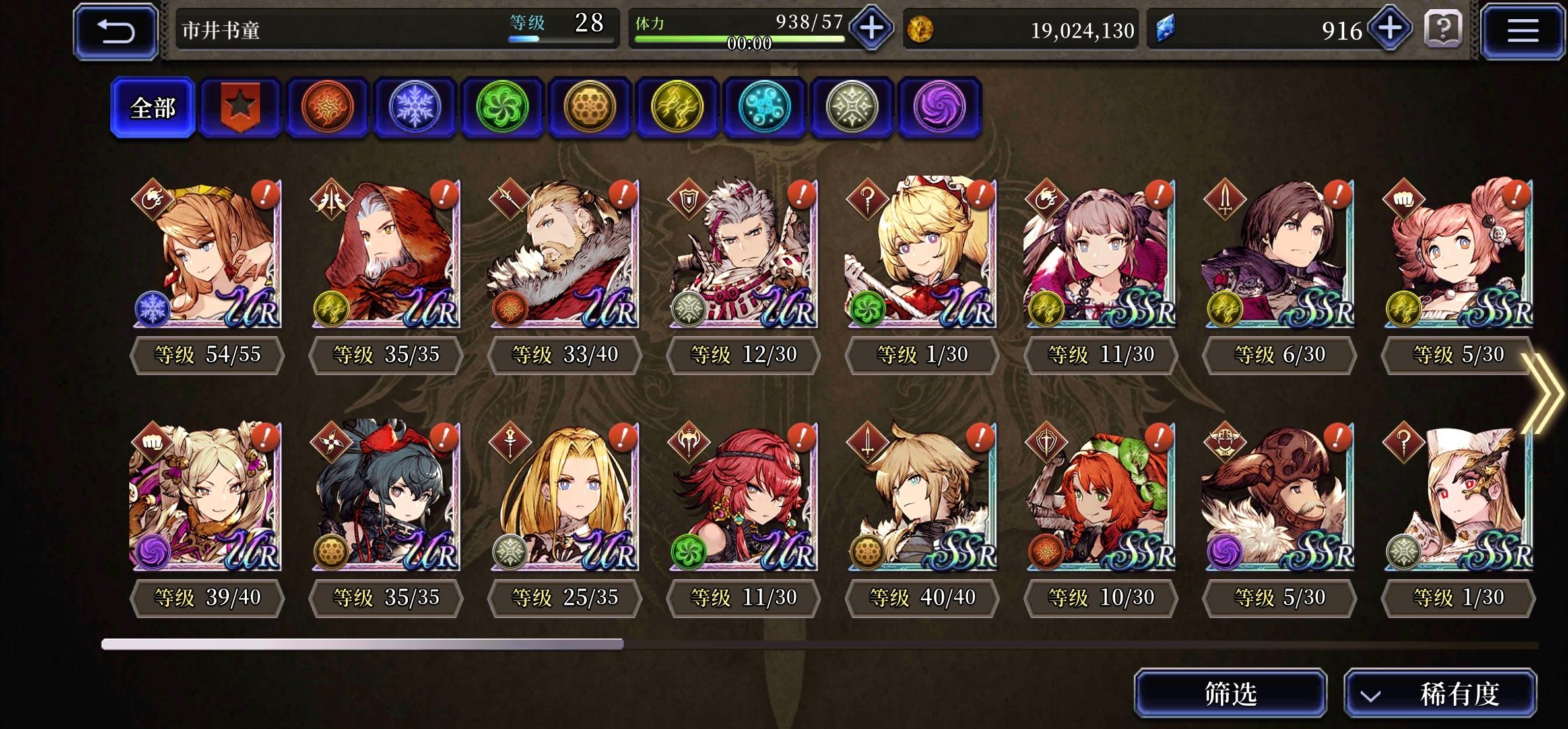This screenshot has height=729, width=1568.
Task: Select the ice element filter icon
Action: [415, 109]
